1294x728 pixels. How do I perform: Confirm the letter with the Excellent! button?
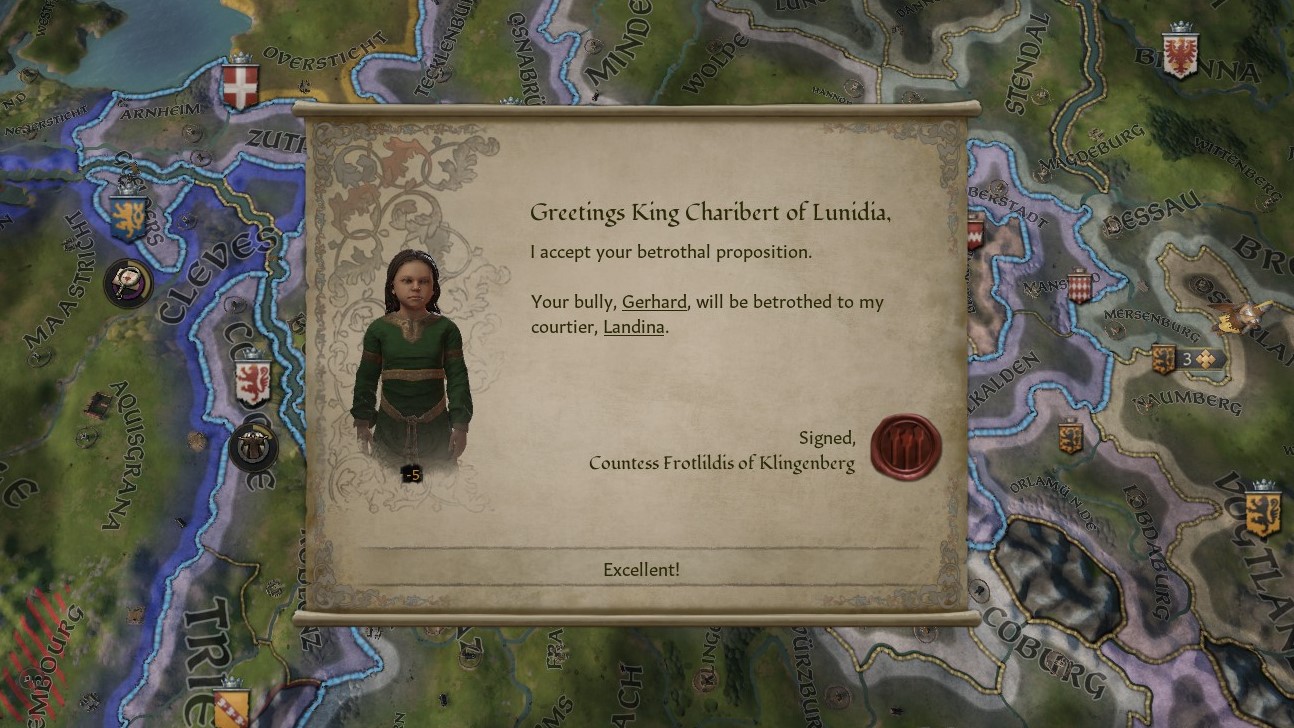coord(641,569)
